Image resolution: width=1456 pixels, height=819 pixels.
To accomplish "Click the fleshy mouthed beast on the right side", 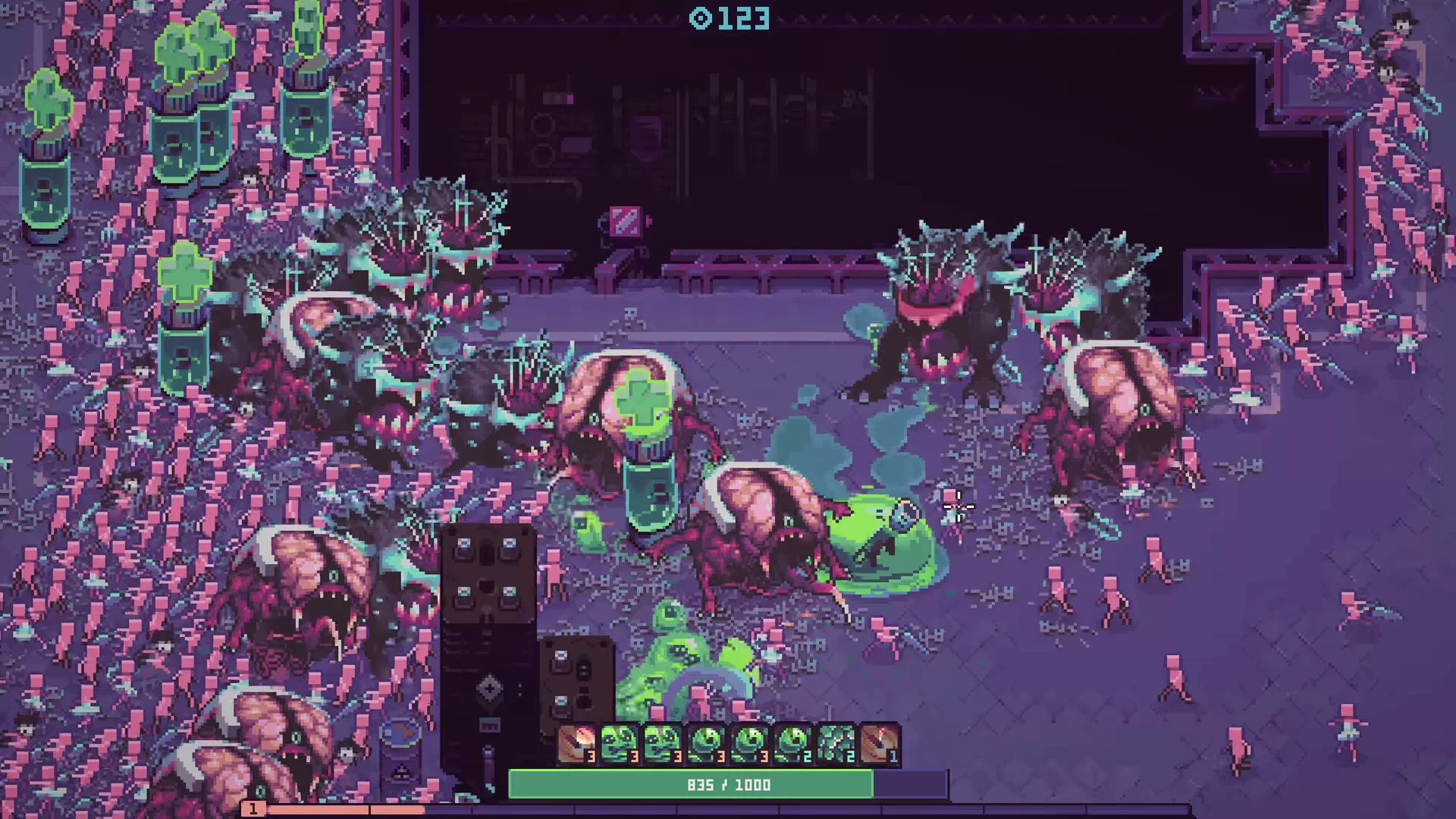I will tap(1122, 417).
